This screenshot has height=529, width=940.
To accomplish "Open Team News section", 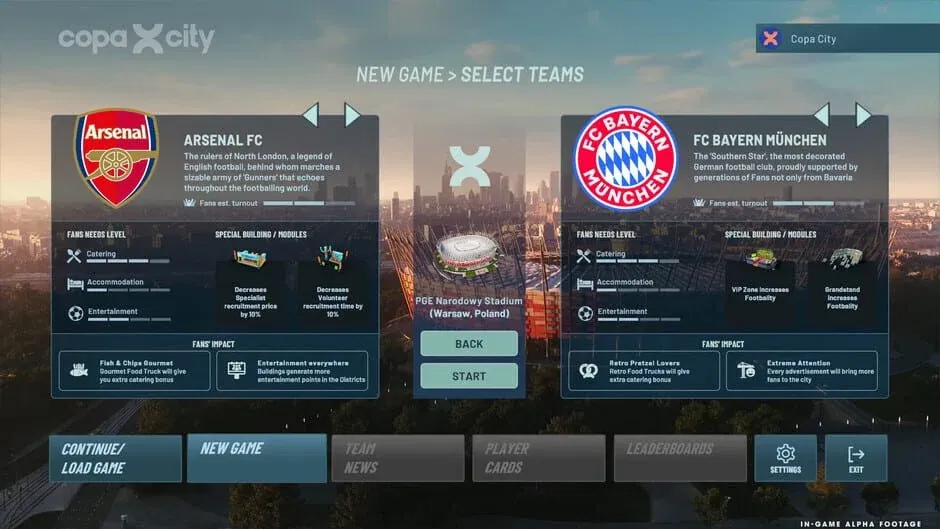I will pos(398,458).
